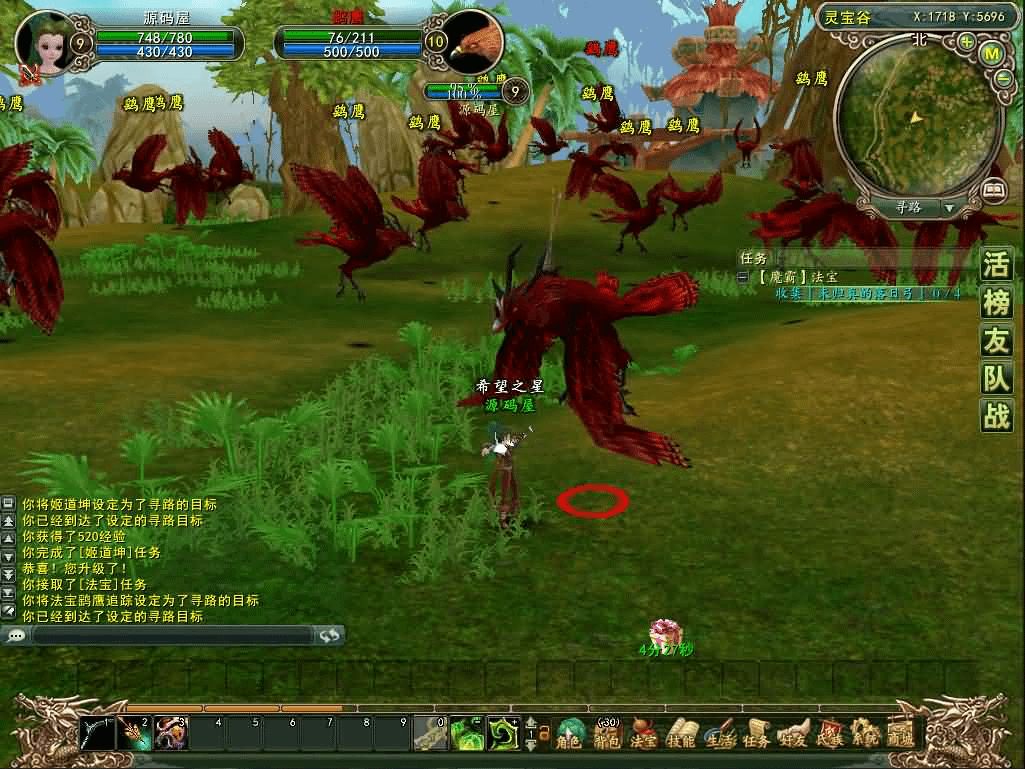Open the 系统 system menu
This screenshot has width=1025, height=769.
coord(865,736)
